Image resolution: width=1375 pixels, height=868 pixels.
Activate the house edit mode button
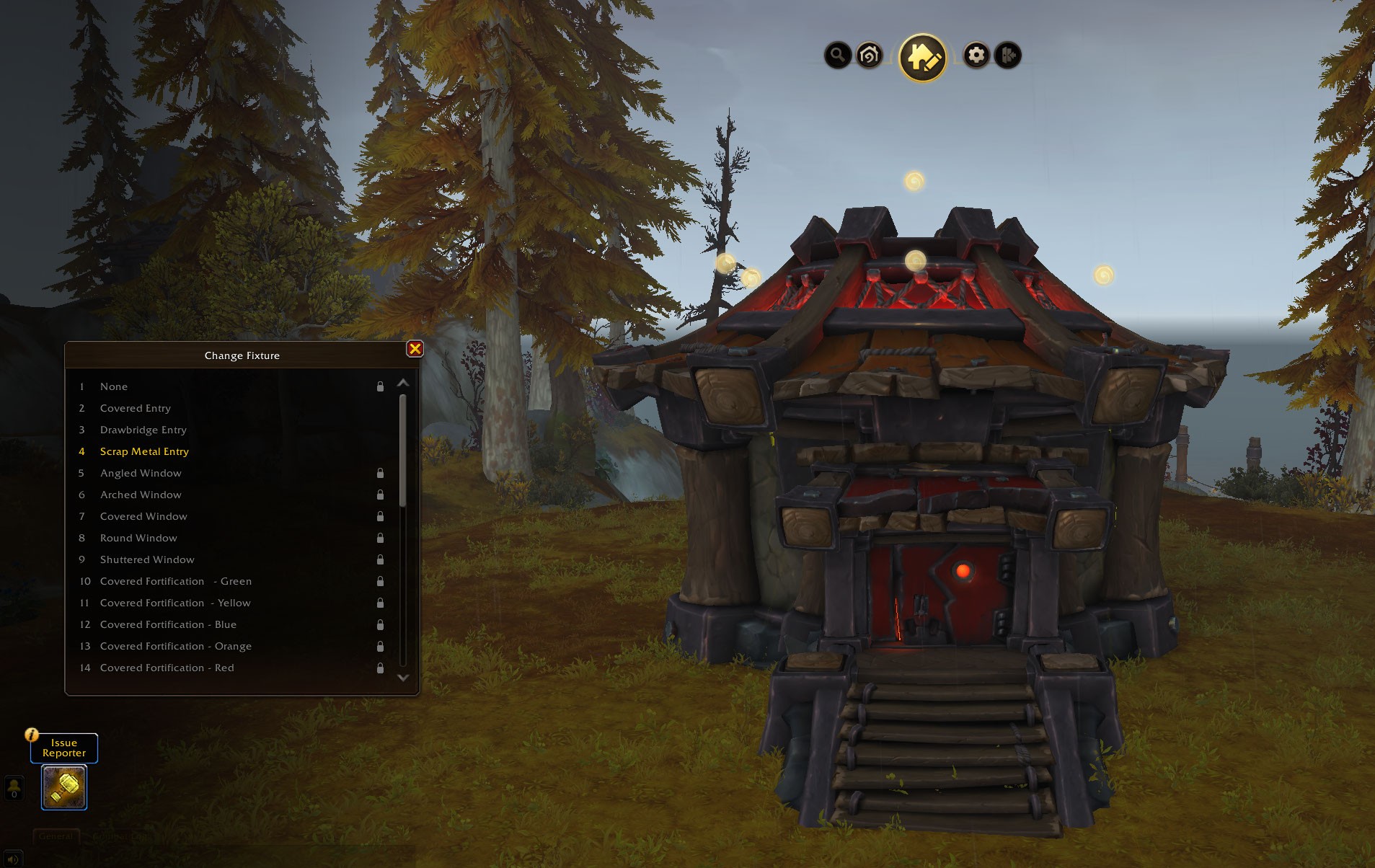coord(922,57)
